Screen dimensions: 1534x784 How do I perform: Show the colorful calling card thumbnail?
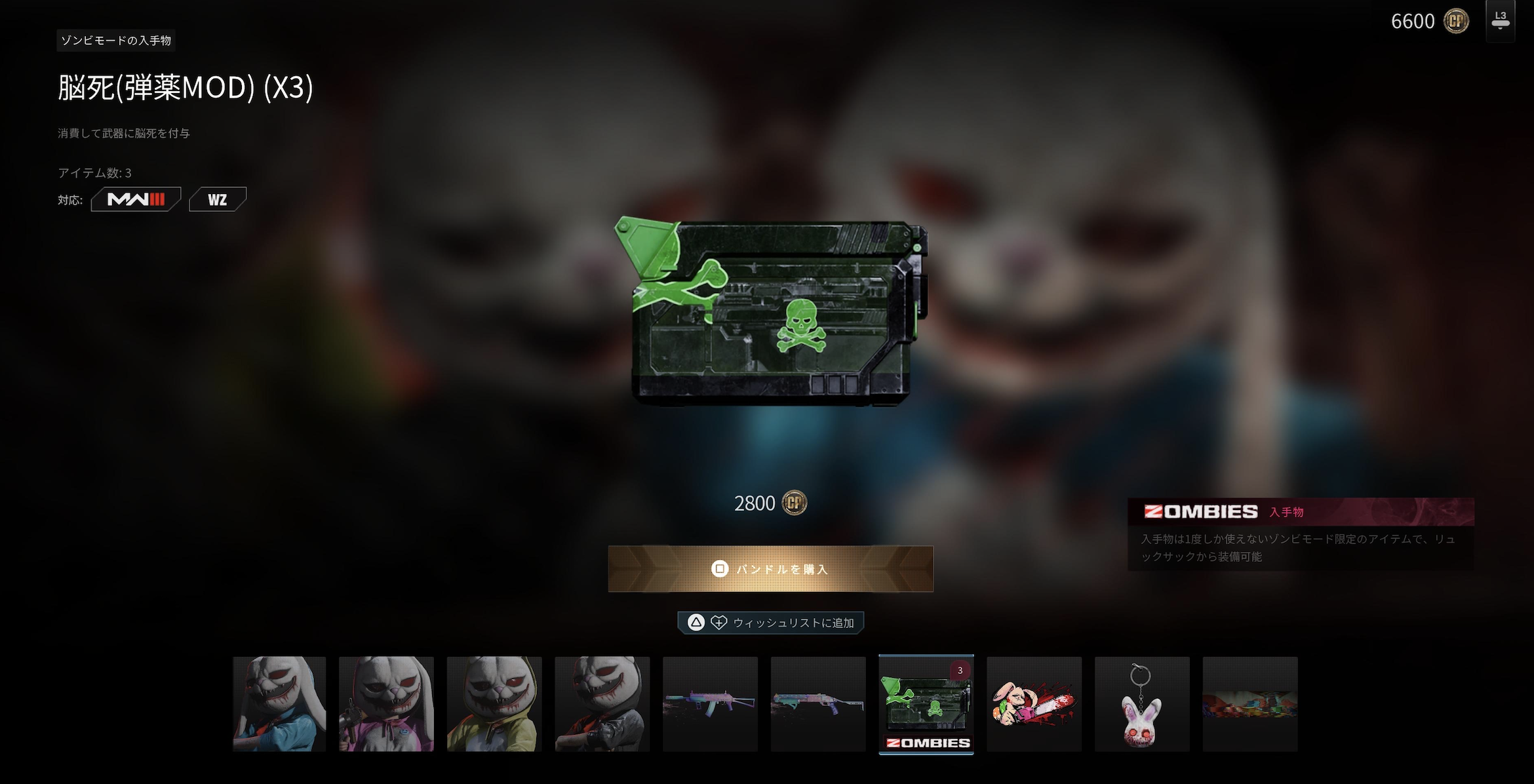tap(1249, 704)
